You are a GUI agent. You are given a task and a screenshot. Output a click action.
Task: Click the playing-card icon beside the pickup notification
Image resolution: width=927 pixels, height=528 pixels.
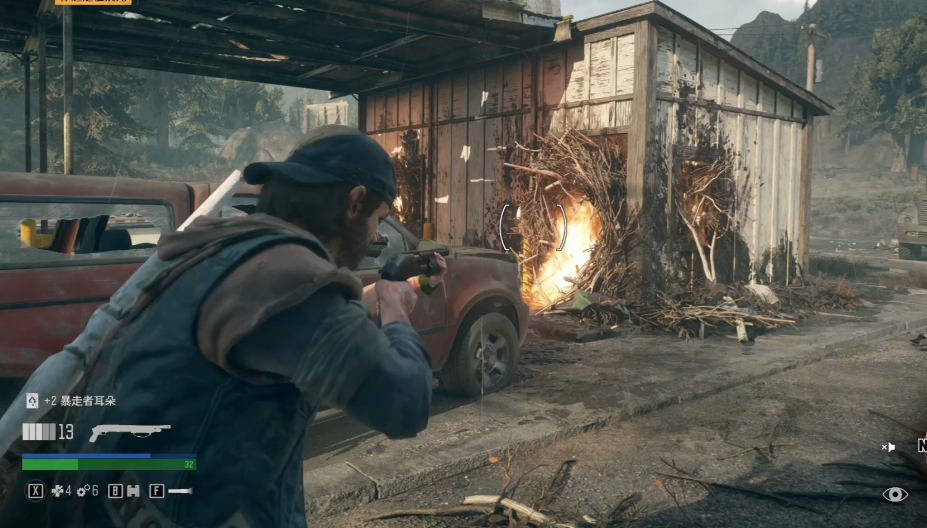pyautogui.click(x=32, y=401)
